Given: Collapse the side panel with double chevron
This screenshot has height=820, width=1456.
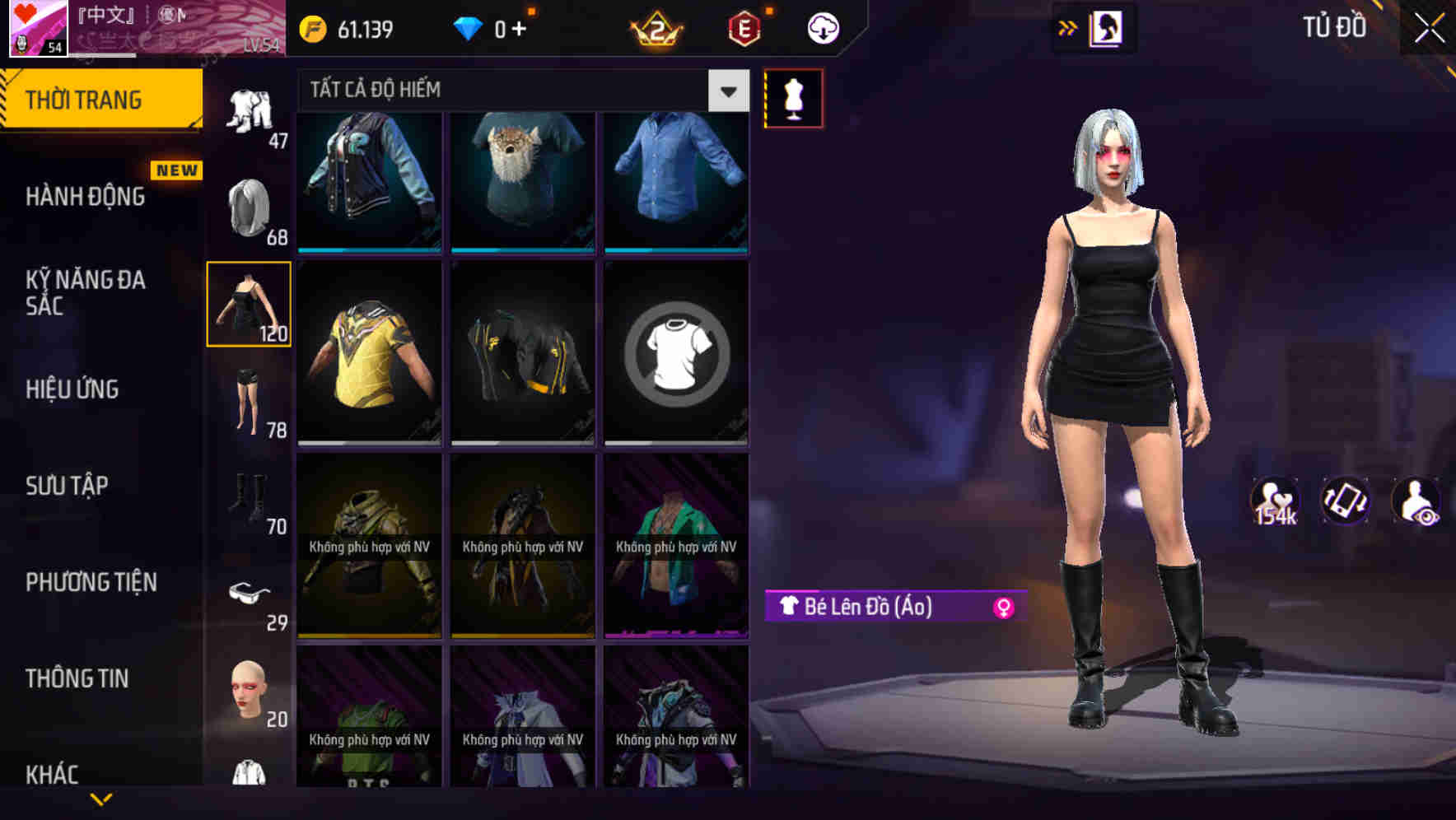Looking at the screenshot, I should pos(1068,27).
